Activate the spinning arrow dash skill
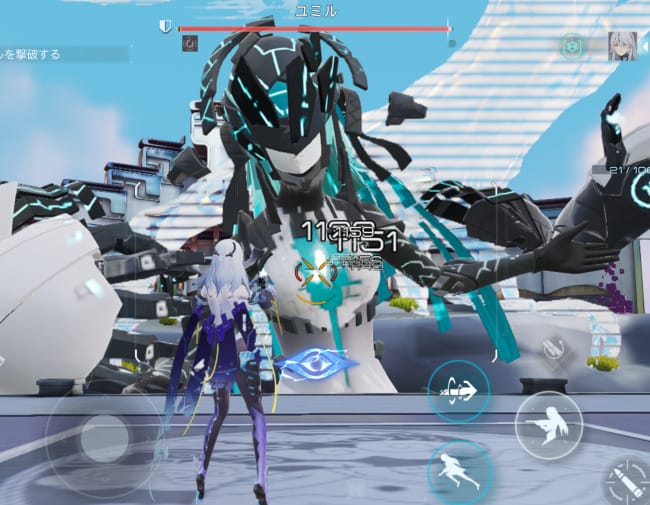 458,390
